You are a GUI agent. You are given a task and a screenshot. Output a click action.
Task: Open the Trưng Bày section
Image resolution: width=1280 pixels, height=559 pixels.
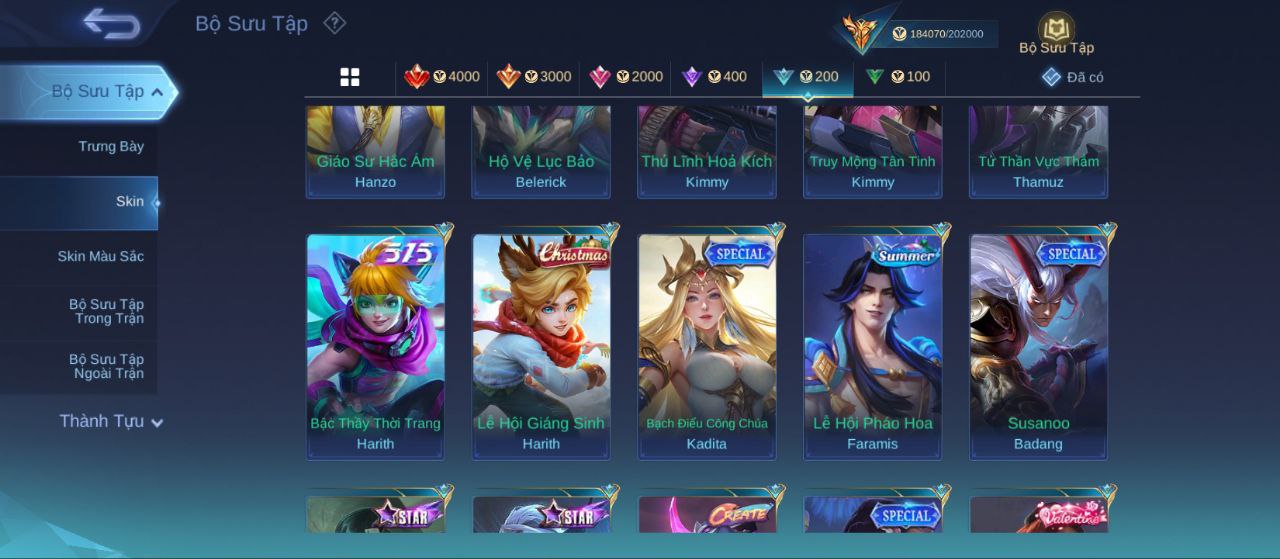point(111,147)
